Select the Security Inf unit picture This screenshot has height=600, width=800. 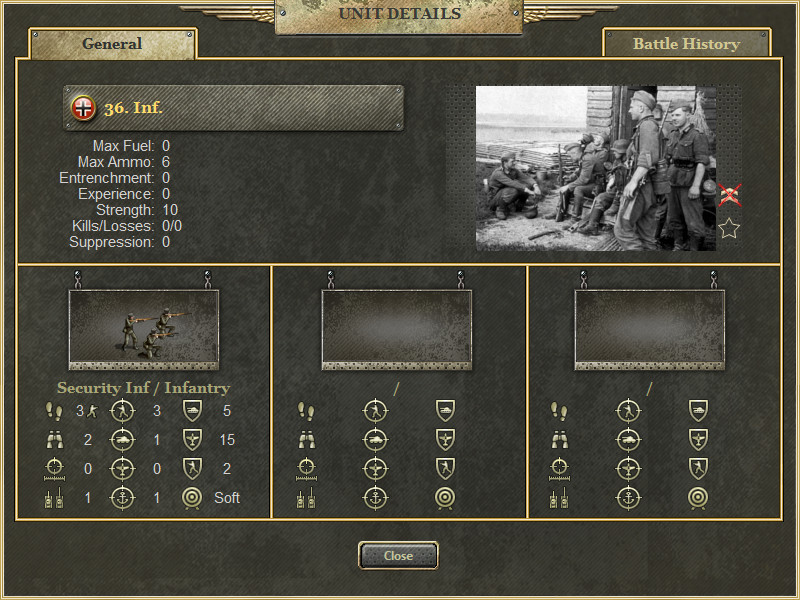pos(142,329)
